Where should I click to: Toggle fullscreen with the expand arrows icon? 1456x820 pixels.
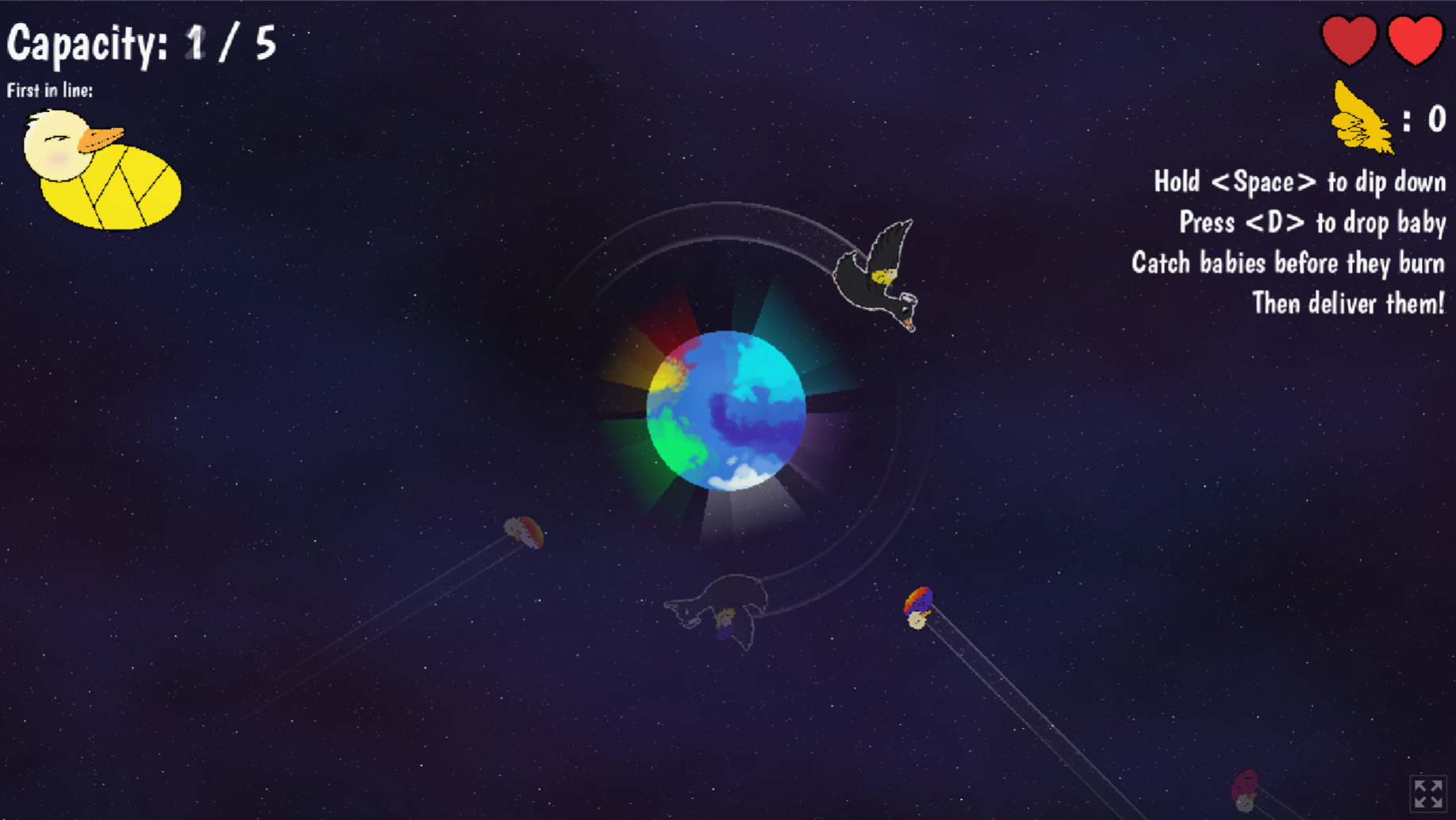(x=1428, y=793)
